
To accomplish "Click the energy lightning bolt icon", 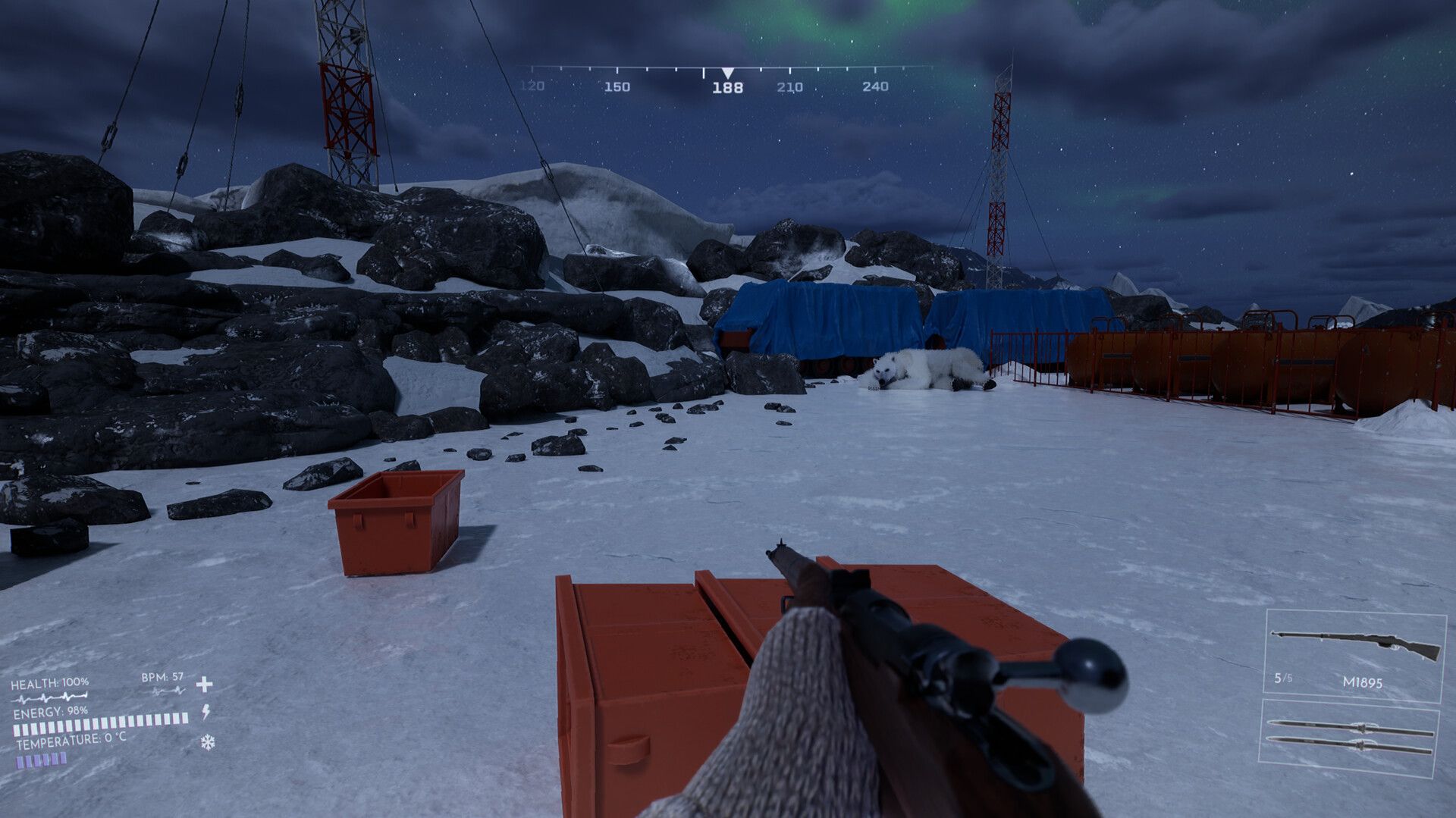I will tap(205, 713).
